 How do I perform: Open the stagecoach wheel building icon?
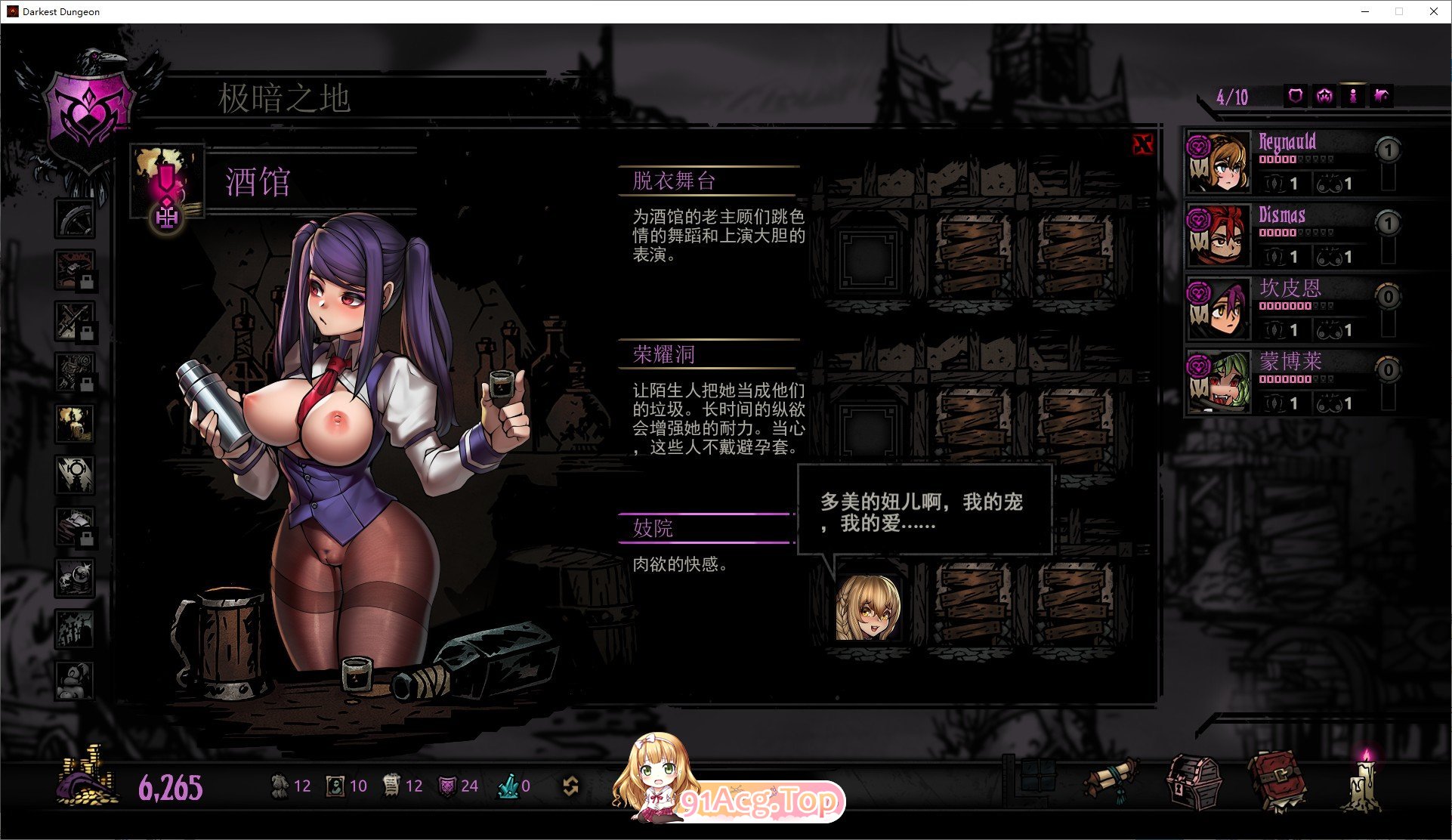[75, 218]
